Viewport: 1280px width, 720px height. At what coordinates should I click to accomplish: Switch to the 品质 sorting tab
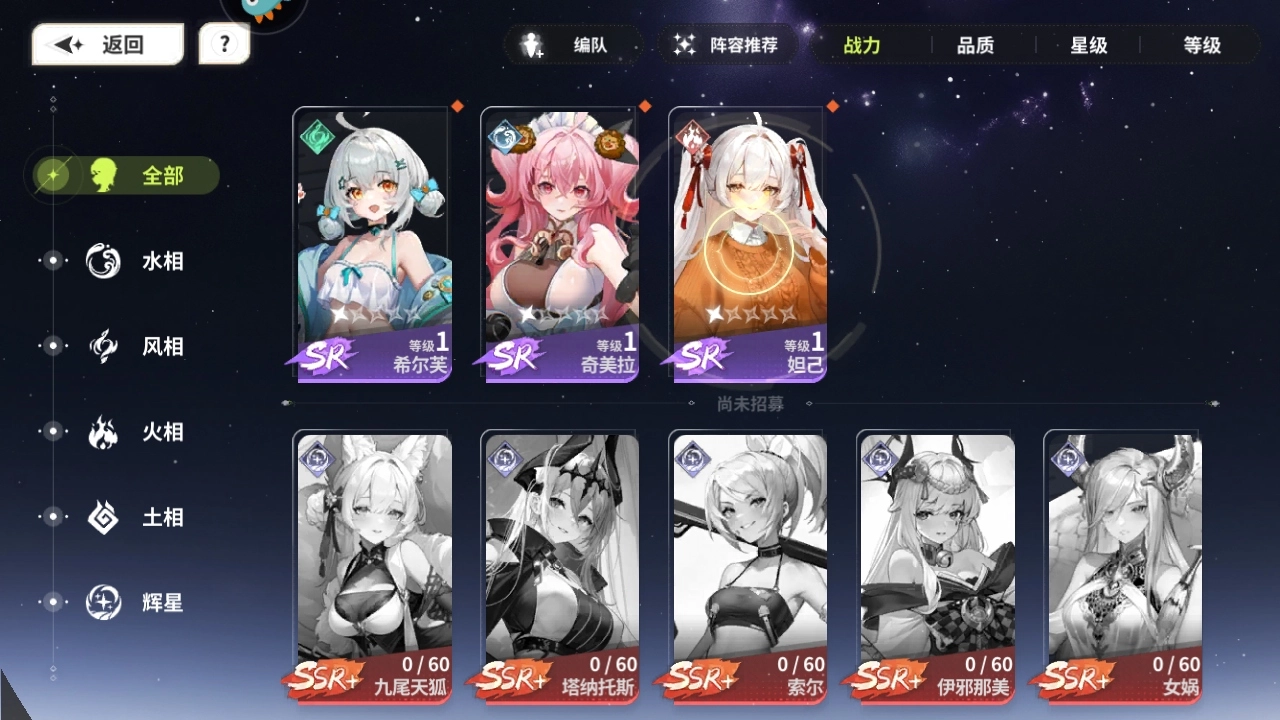click(x=975, y=45)
